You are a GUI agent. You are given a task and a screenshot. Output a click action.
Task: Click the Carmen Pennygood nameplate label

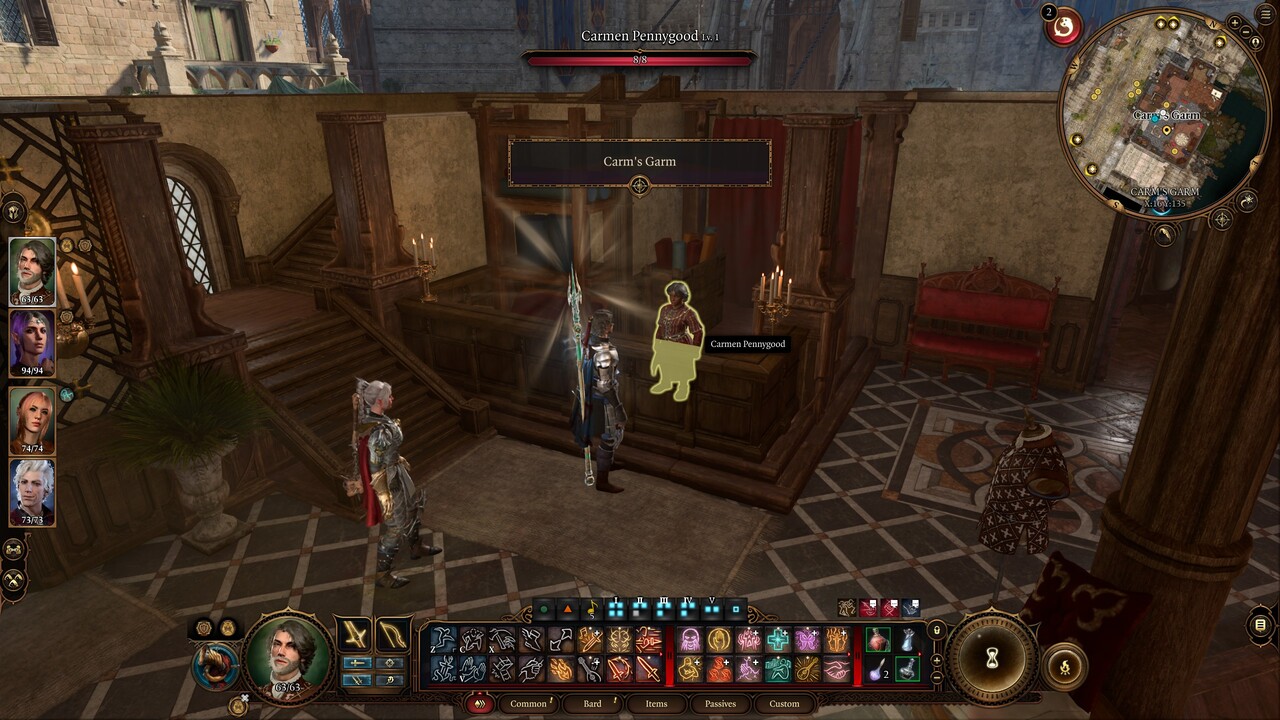pyautogui.click(x=747, y=343)
